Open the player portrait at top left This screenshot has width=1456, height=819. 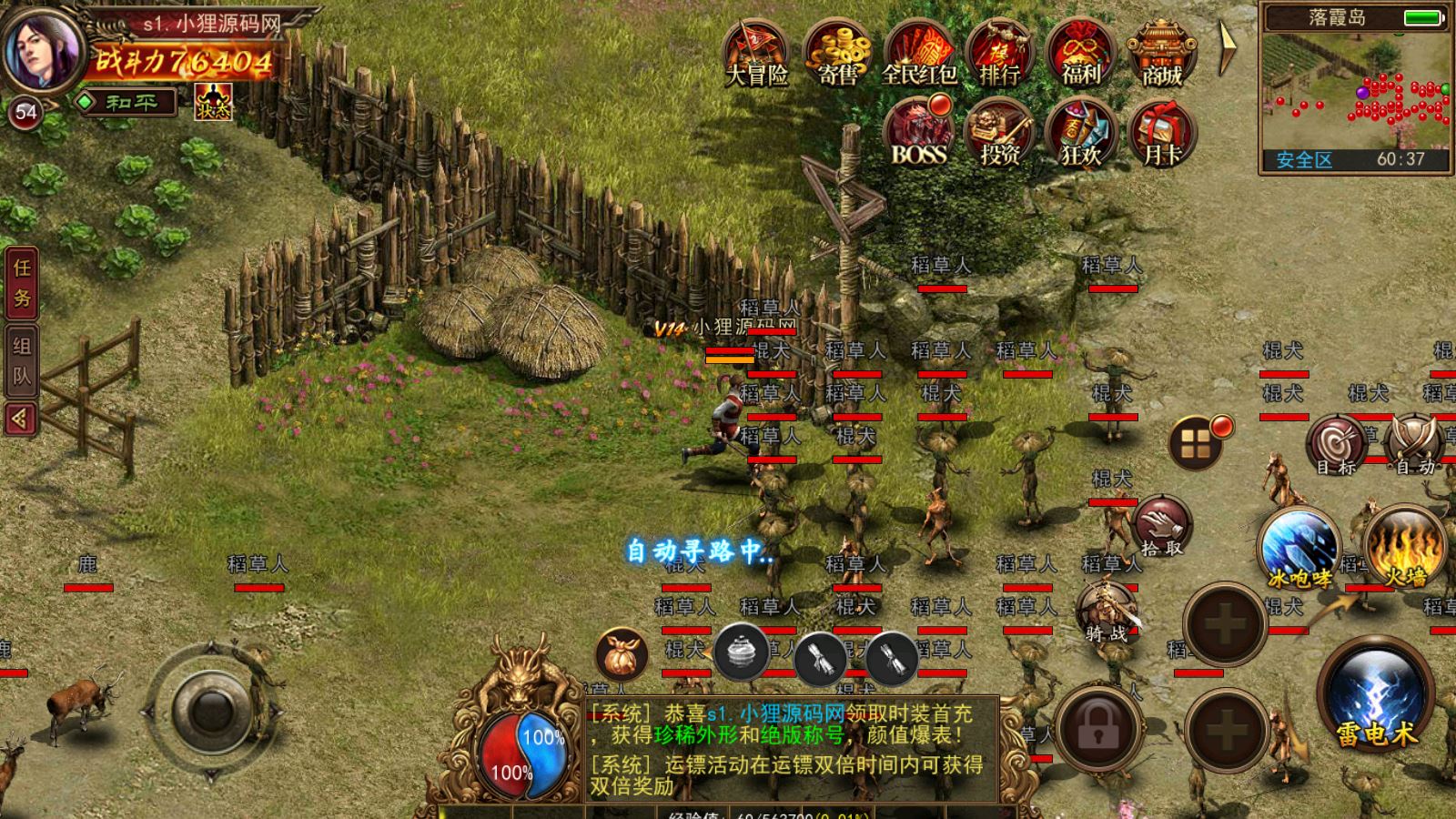point(42,49)
